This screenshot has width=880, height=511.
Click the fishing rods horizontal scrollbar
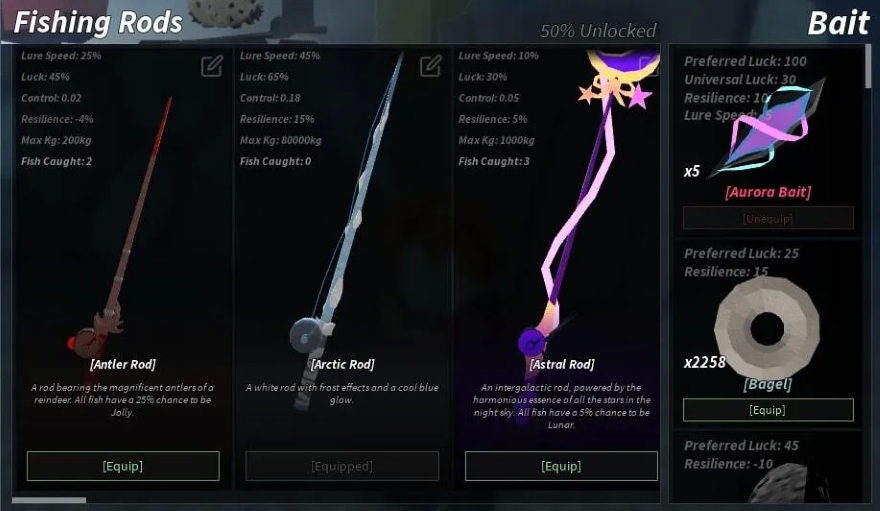49,500
